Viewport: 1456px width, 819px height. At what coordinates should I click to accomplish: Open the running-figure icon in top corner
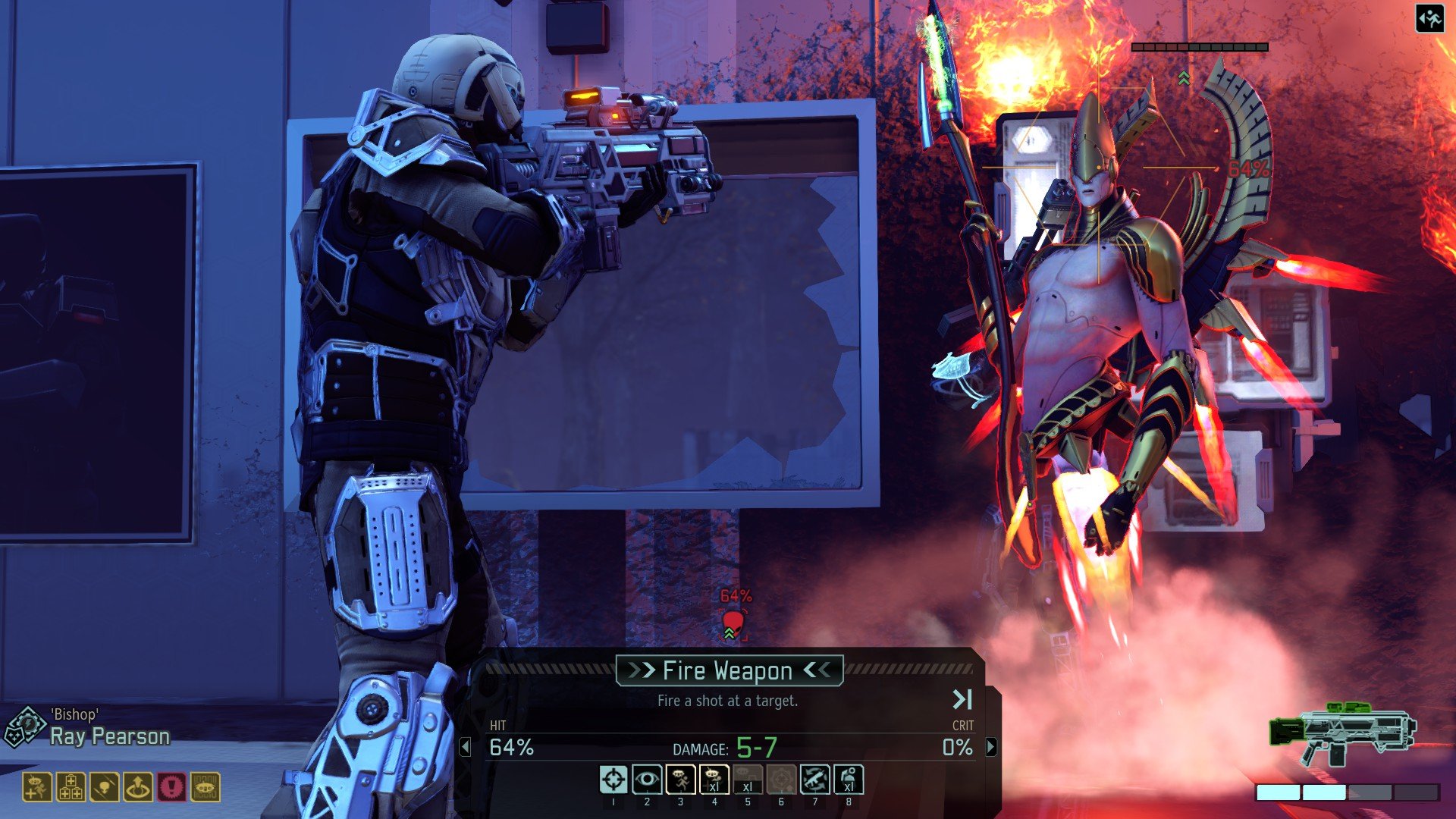[1429, 19]
